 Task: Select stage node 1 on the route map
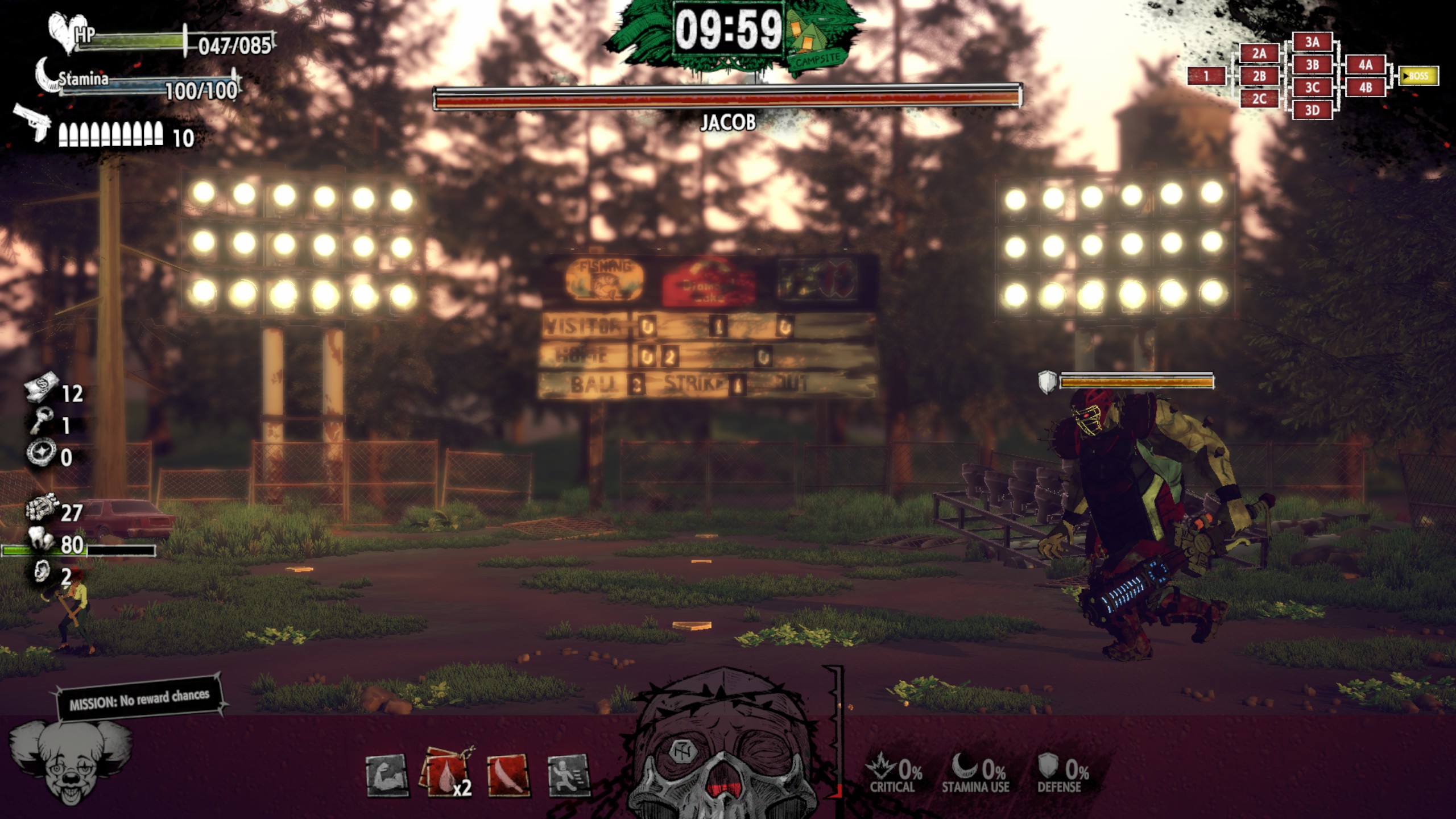[1206, 76]
